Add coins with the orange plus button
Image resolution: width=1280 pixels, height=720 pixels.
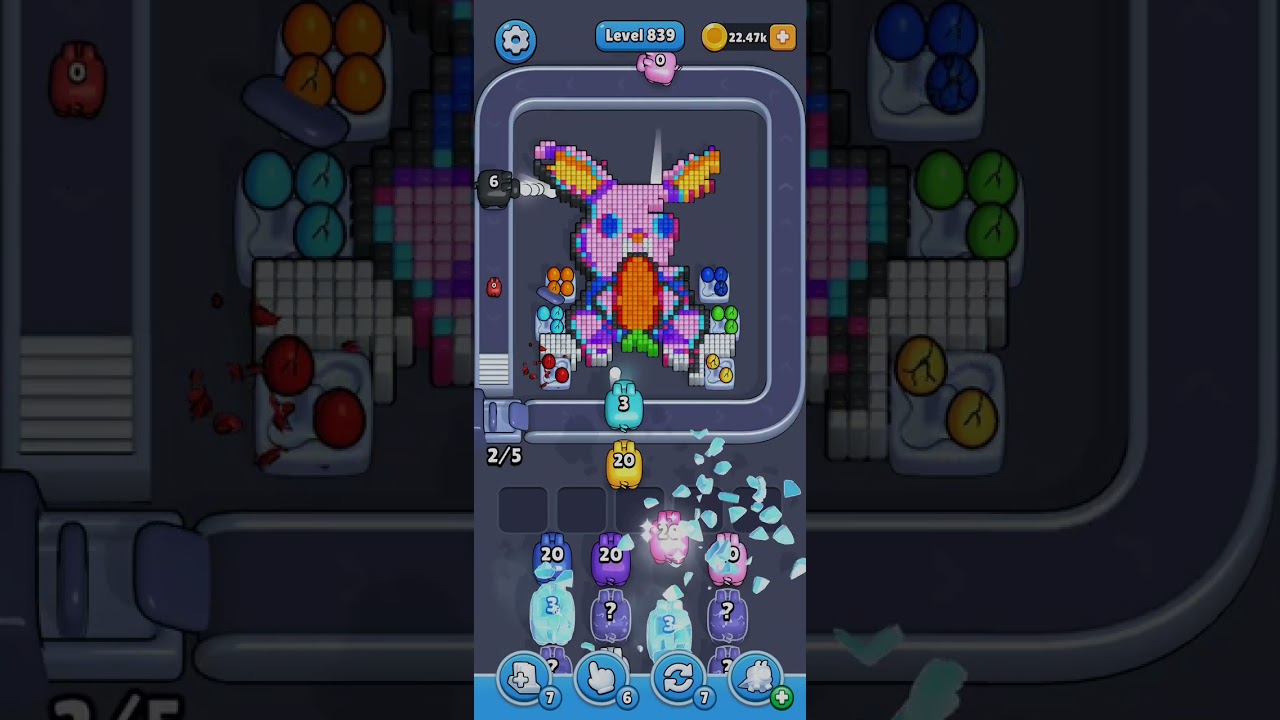pos(783,37)
